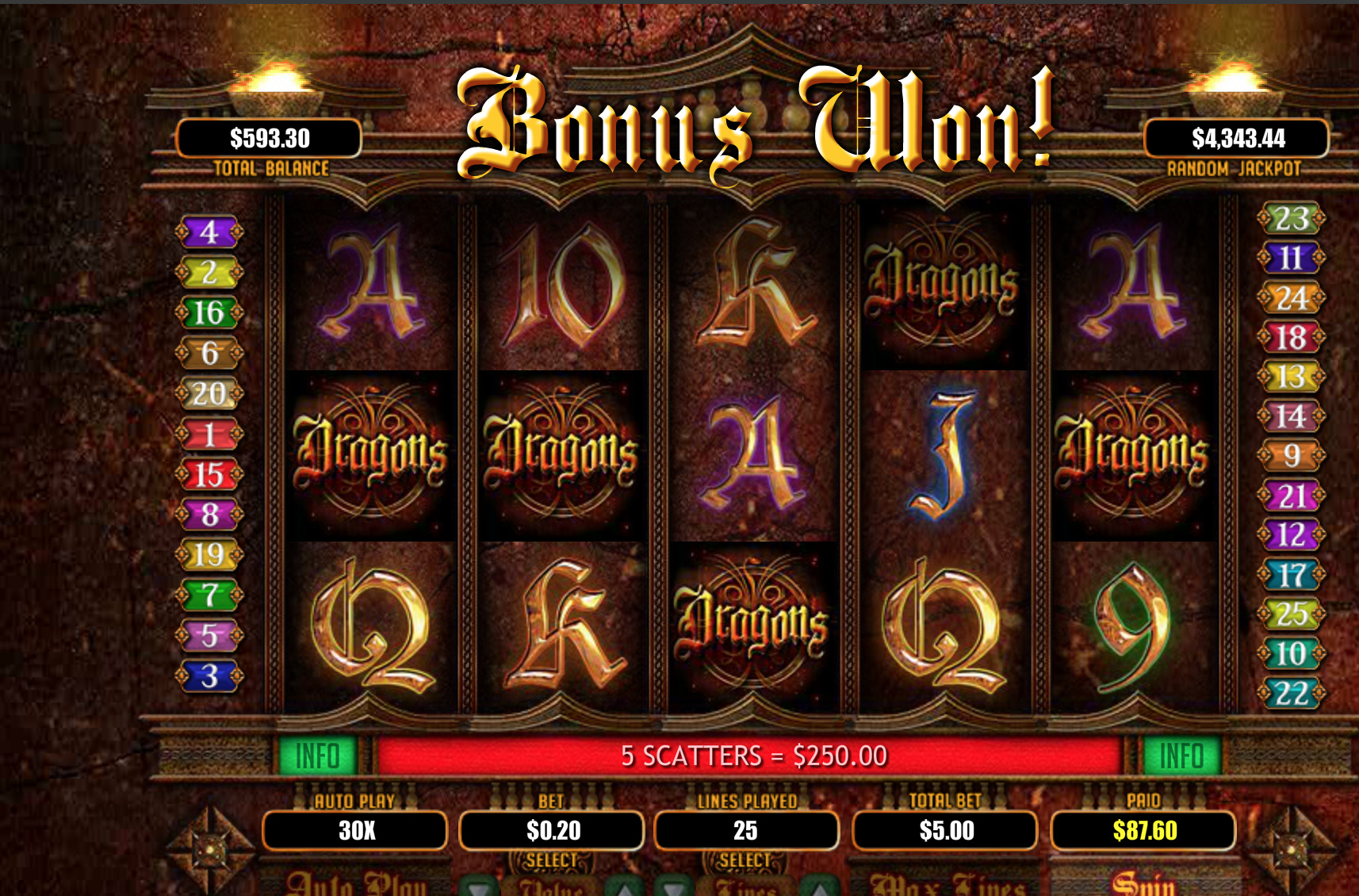Select payline 1 marker
Viewport: 1359px width, 896px height.
209,435
